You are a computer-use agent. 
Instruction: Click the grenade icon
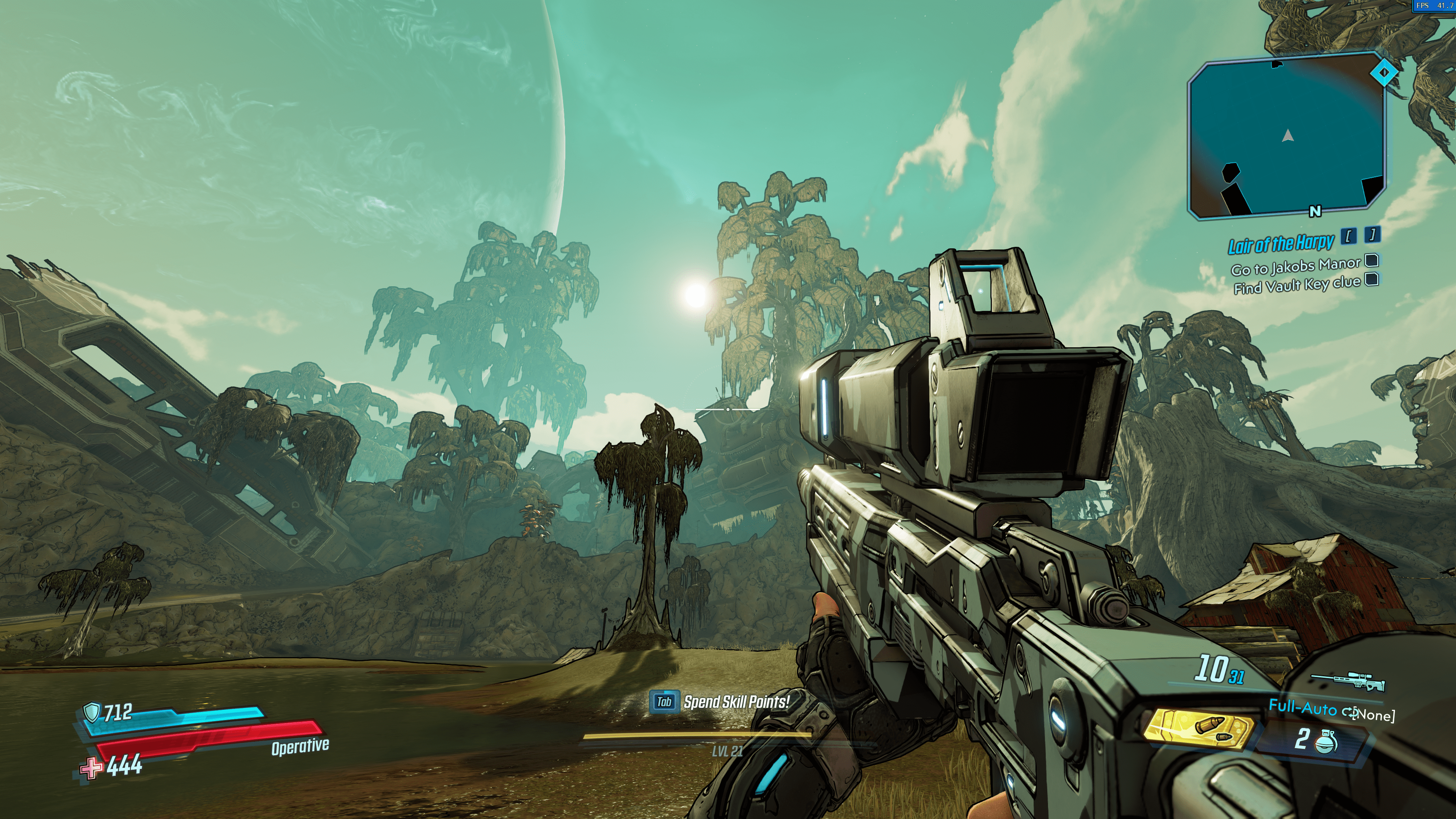pos(1326,741)
